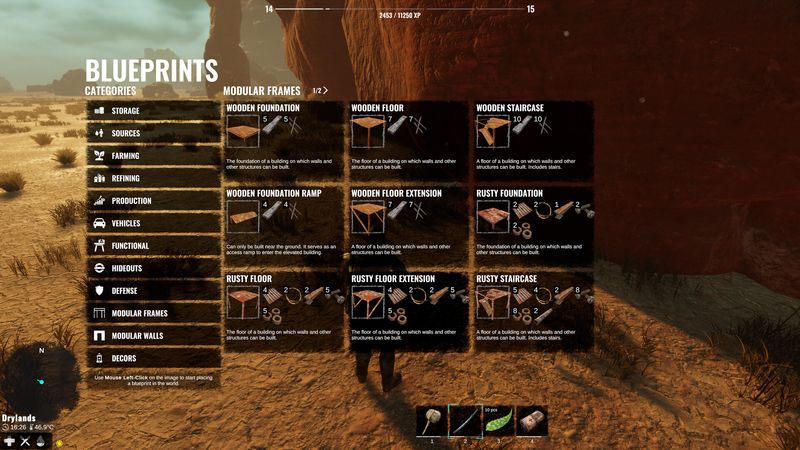800x450 pixels.
Task: Switch to the Farming category
Action: tap(152, 156)
